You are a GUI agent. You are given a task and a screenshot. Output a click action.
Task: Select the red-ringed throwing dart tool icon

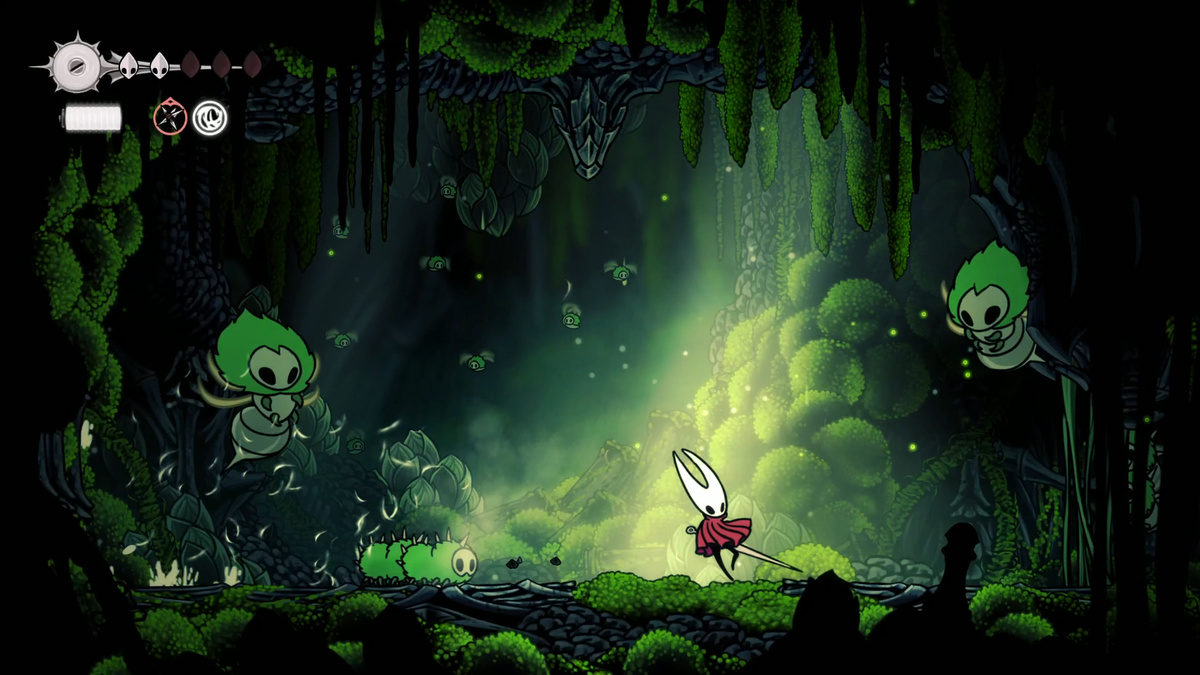(170, 118)
